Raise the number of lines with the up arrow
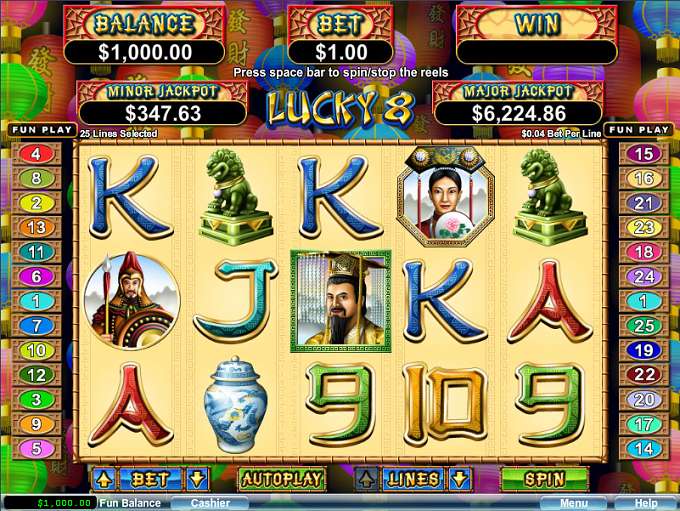Screen dimensions: 680x511 367,480
